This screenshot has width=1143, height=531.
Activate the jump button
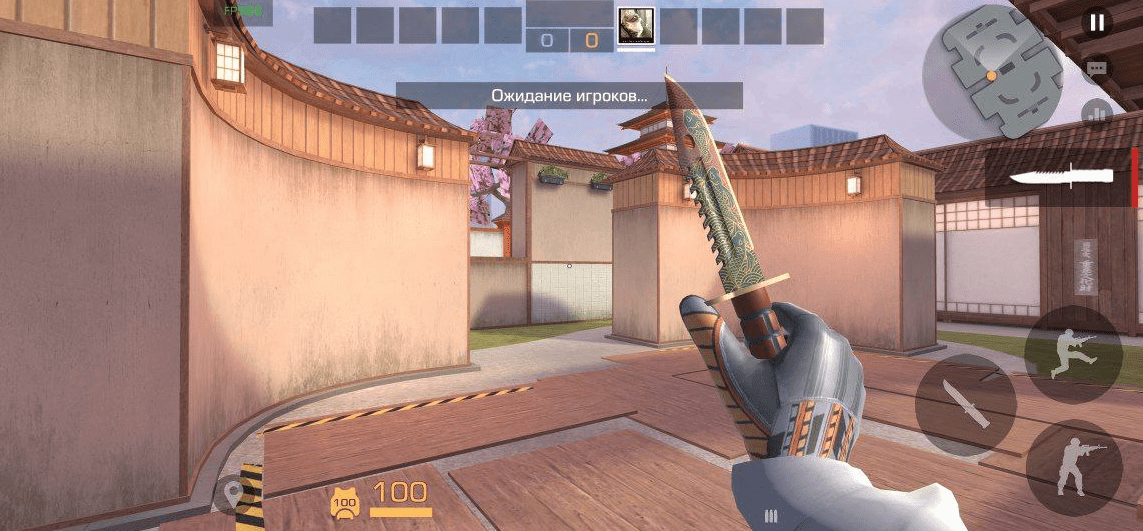(1073, 355)
